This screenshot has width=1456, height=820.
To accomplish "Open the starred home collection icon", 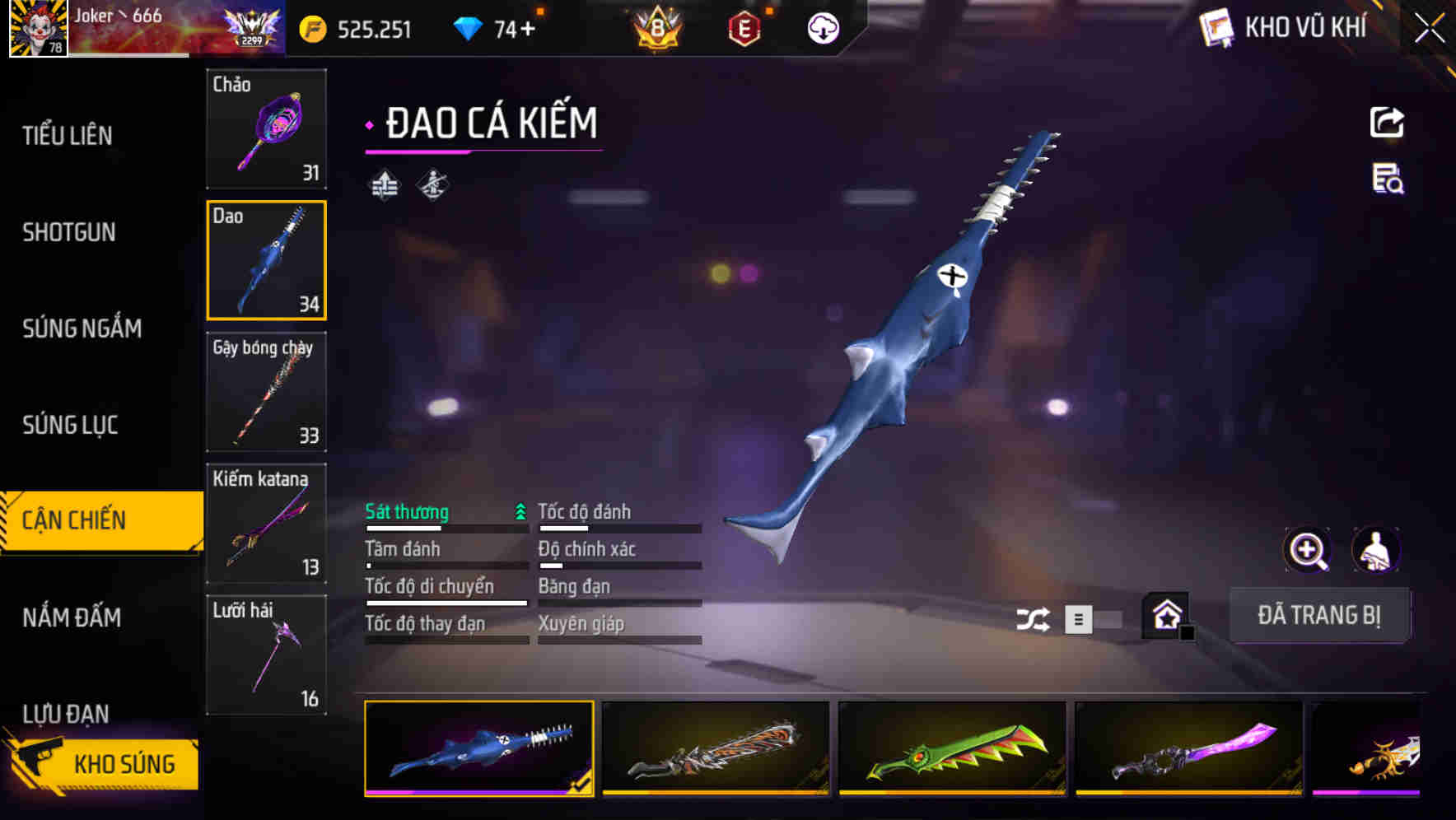I will [1164, 616].
